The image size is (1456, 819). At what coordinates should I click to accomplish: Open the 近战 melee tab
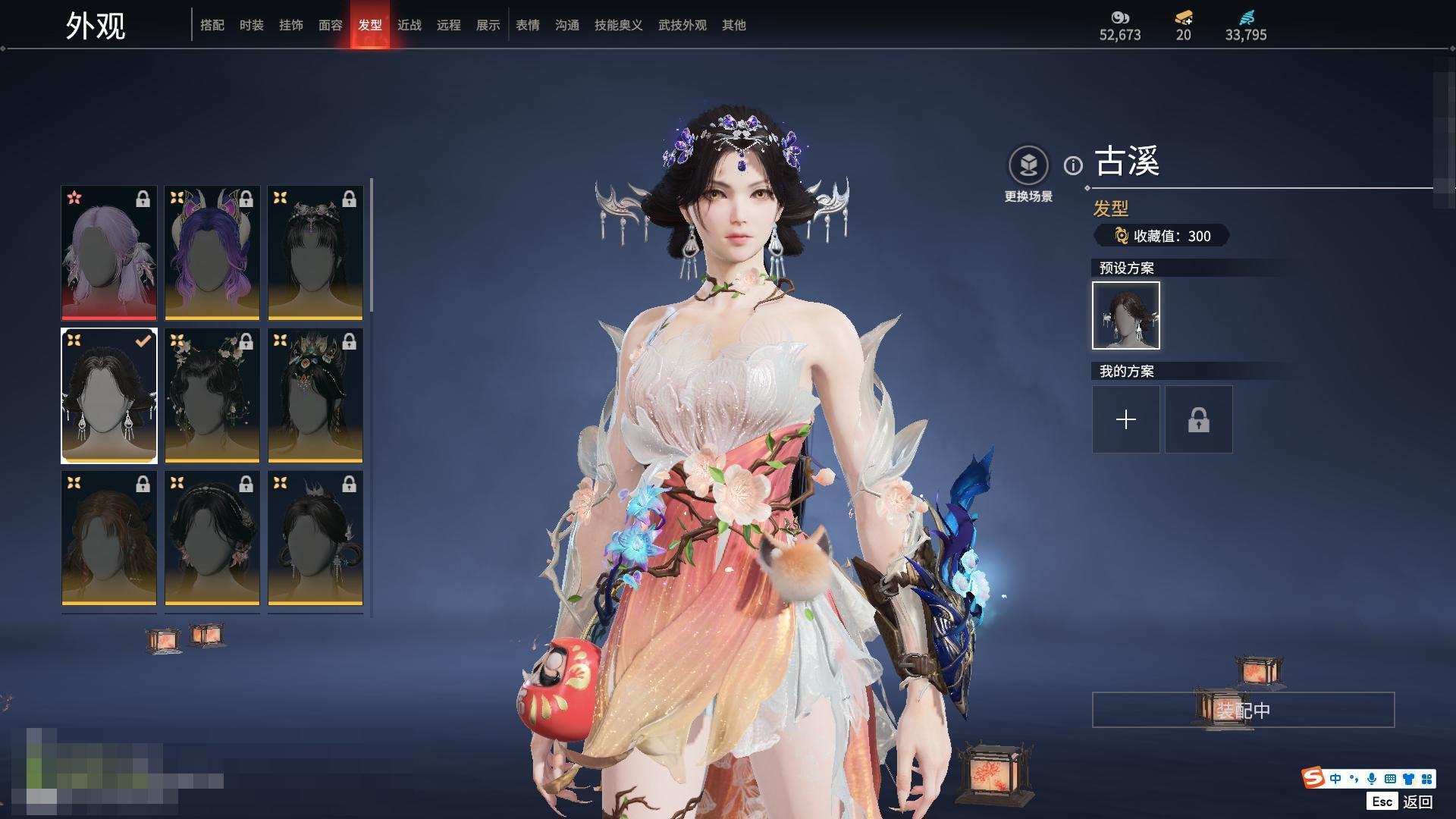coord(409,25)
